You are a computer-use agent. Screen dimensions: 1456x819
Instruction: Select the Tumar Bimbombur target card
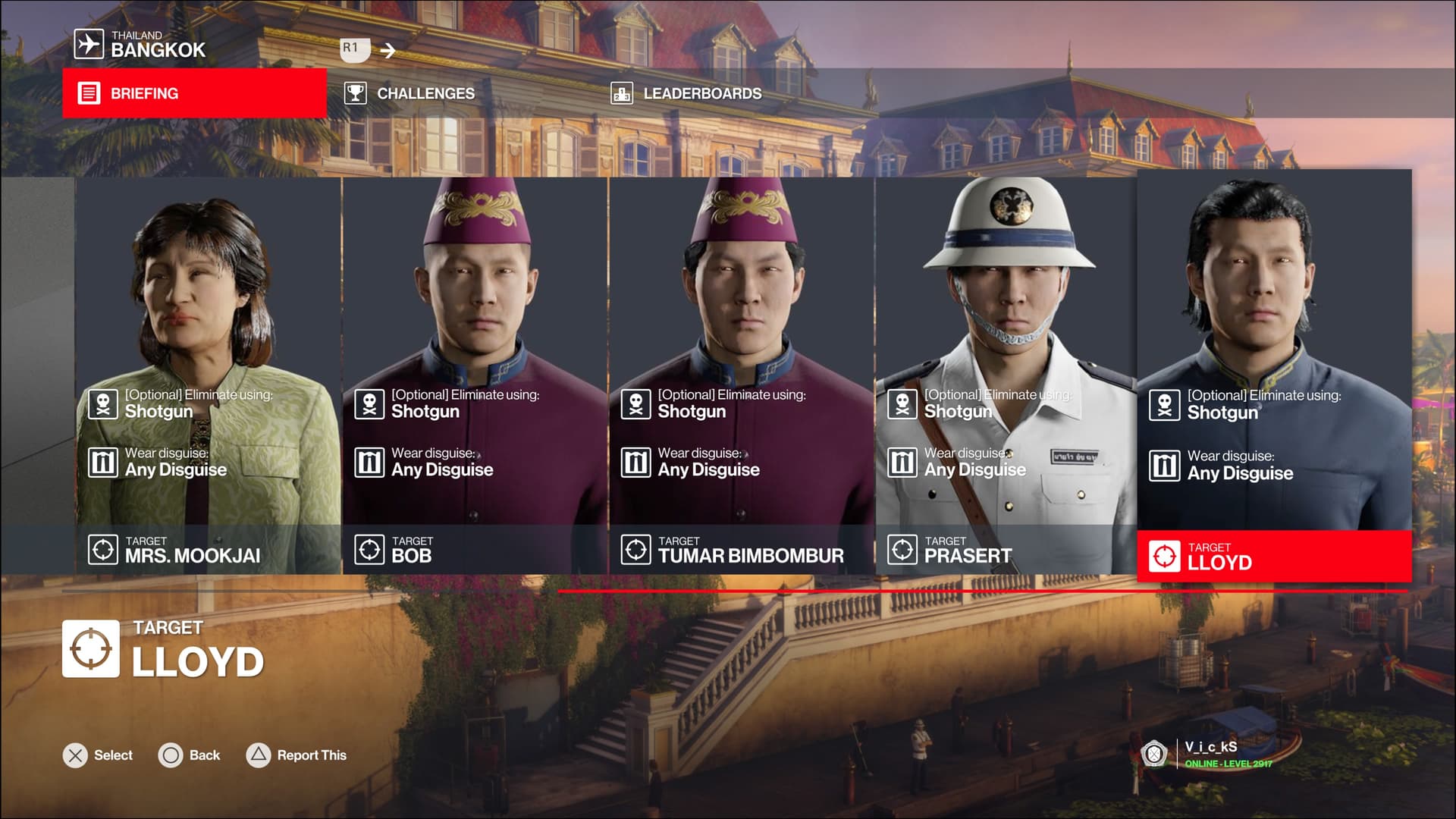click(x=742, y=375)
